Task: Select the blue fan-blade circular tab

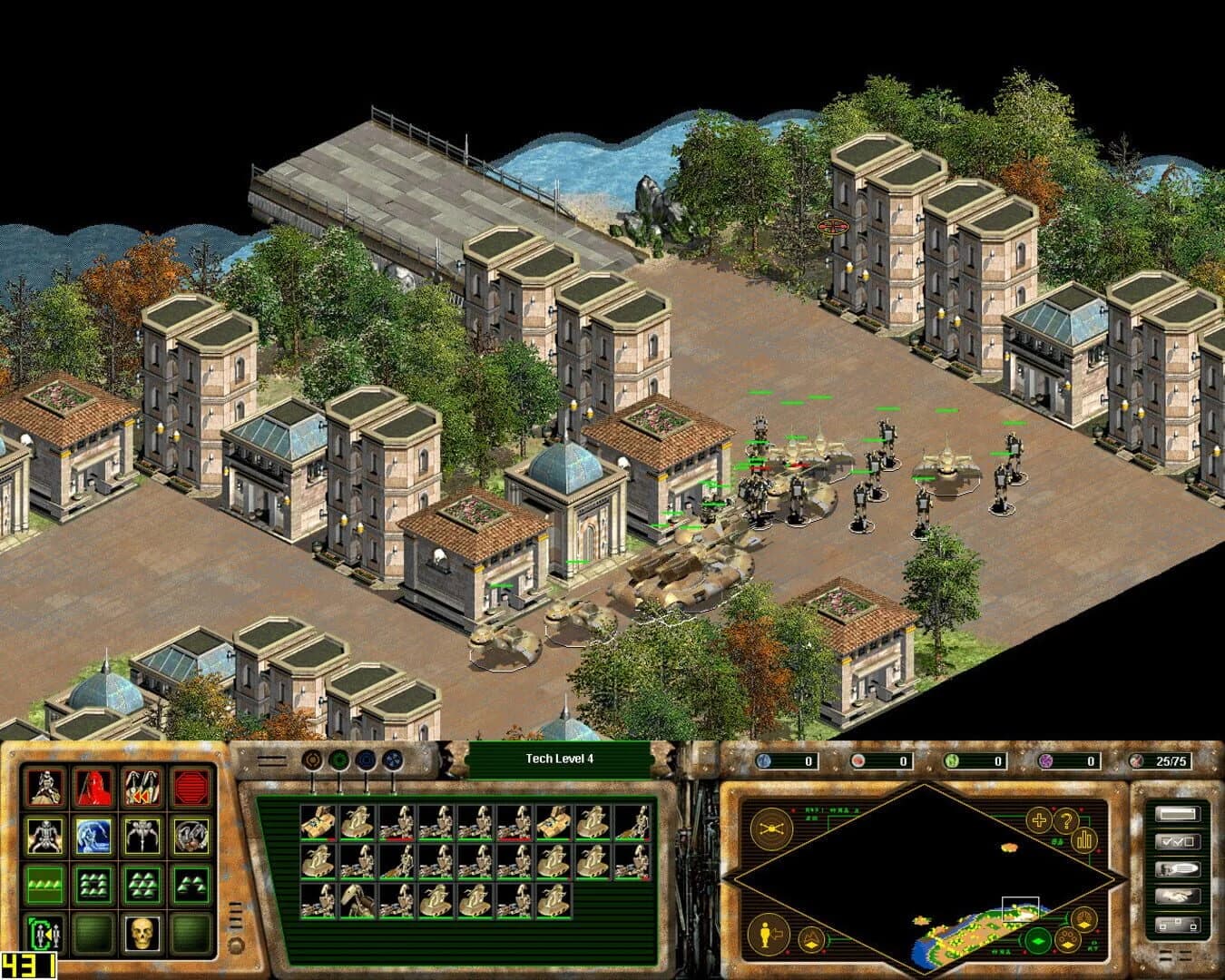Action: tap(393, 759)
